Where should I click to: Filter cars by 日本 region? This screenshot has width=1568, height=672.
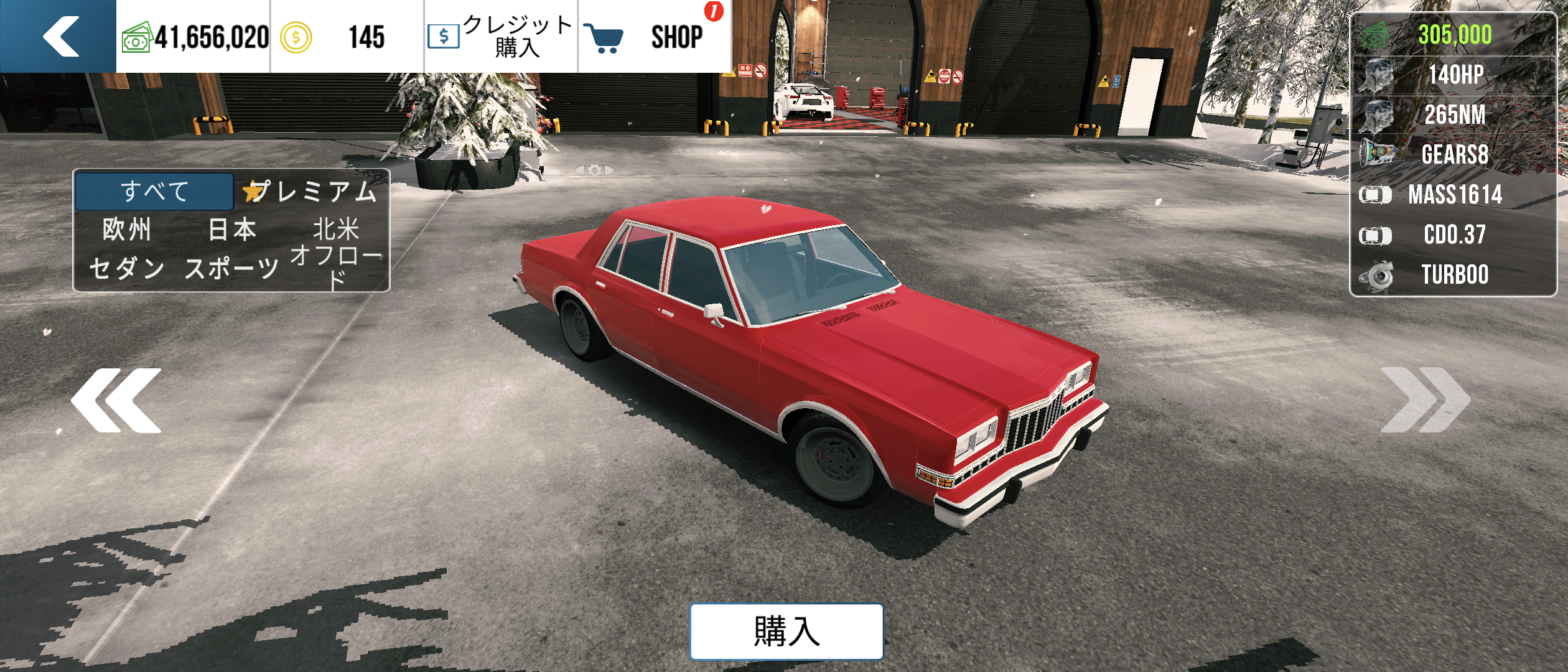click(x=232, y=230)
